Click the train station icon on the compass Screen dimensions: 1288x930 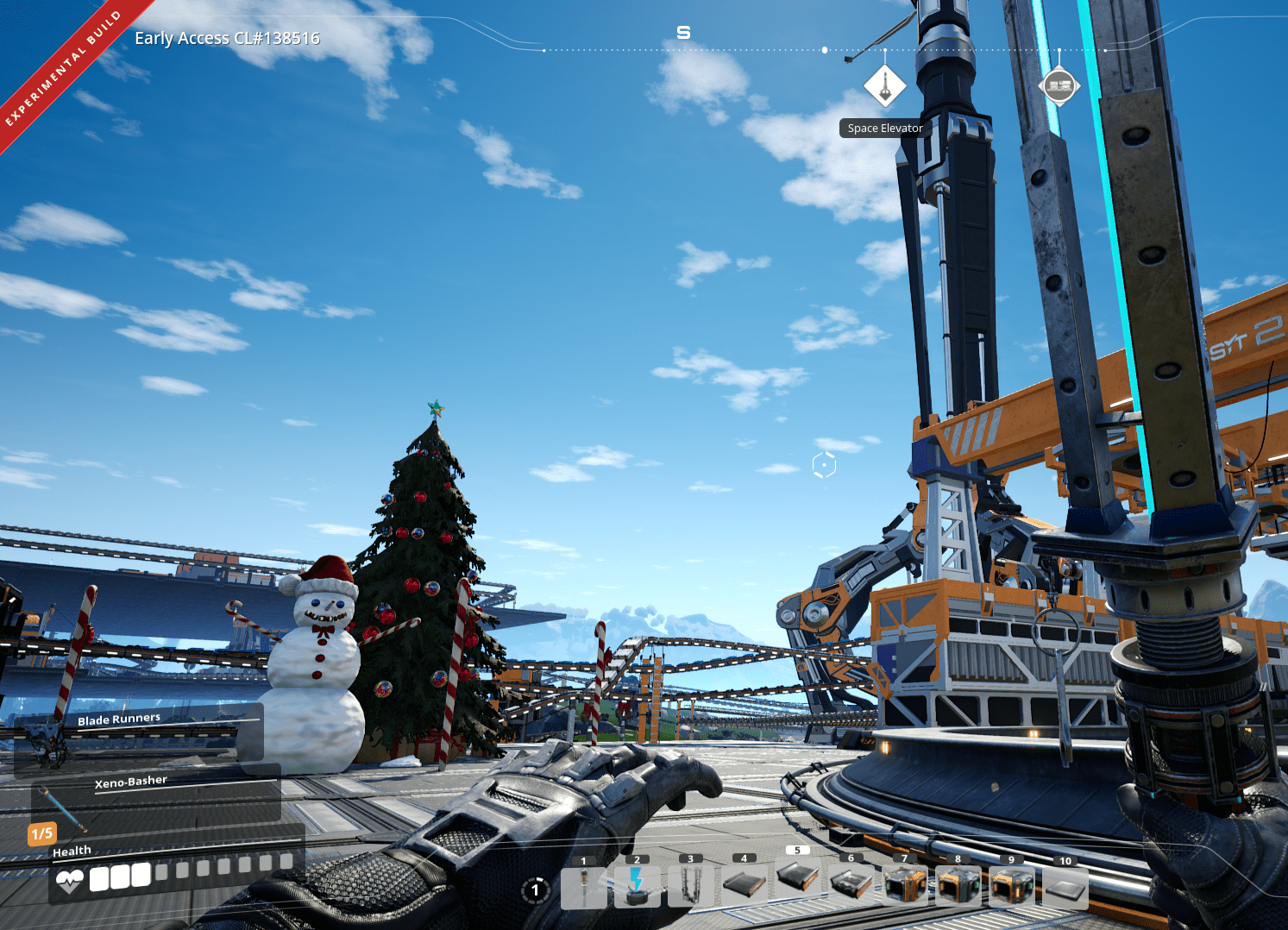(x=1059, y=85)
